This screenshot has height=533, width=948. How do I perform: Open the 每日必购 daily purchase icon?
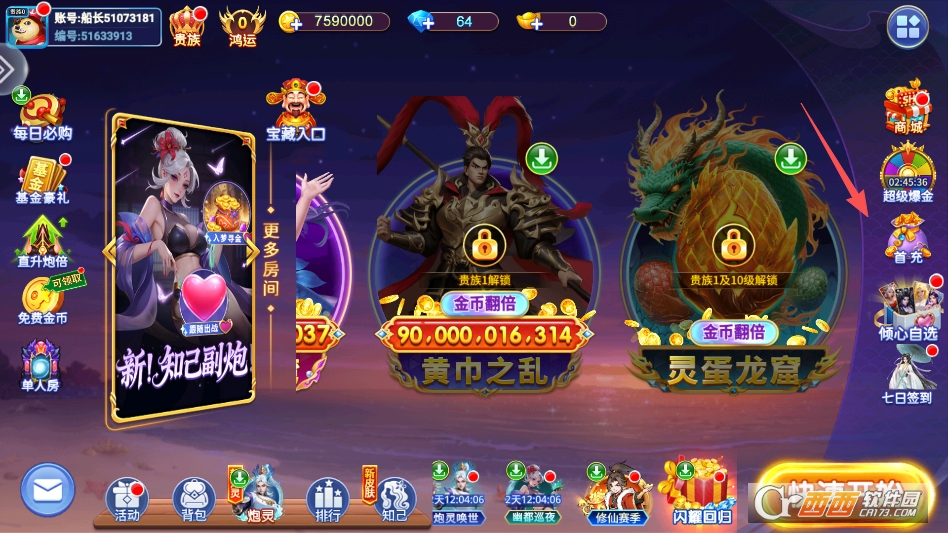[x=42, y=116]
